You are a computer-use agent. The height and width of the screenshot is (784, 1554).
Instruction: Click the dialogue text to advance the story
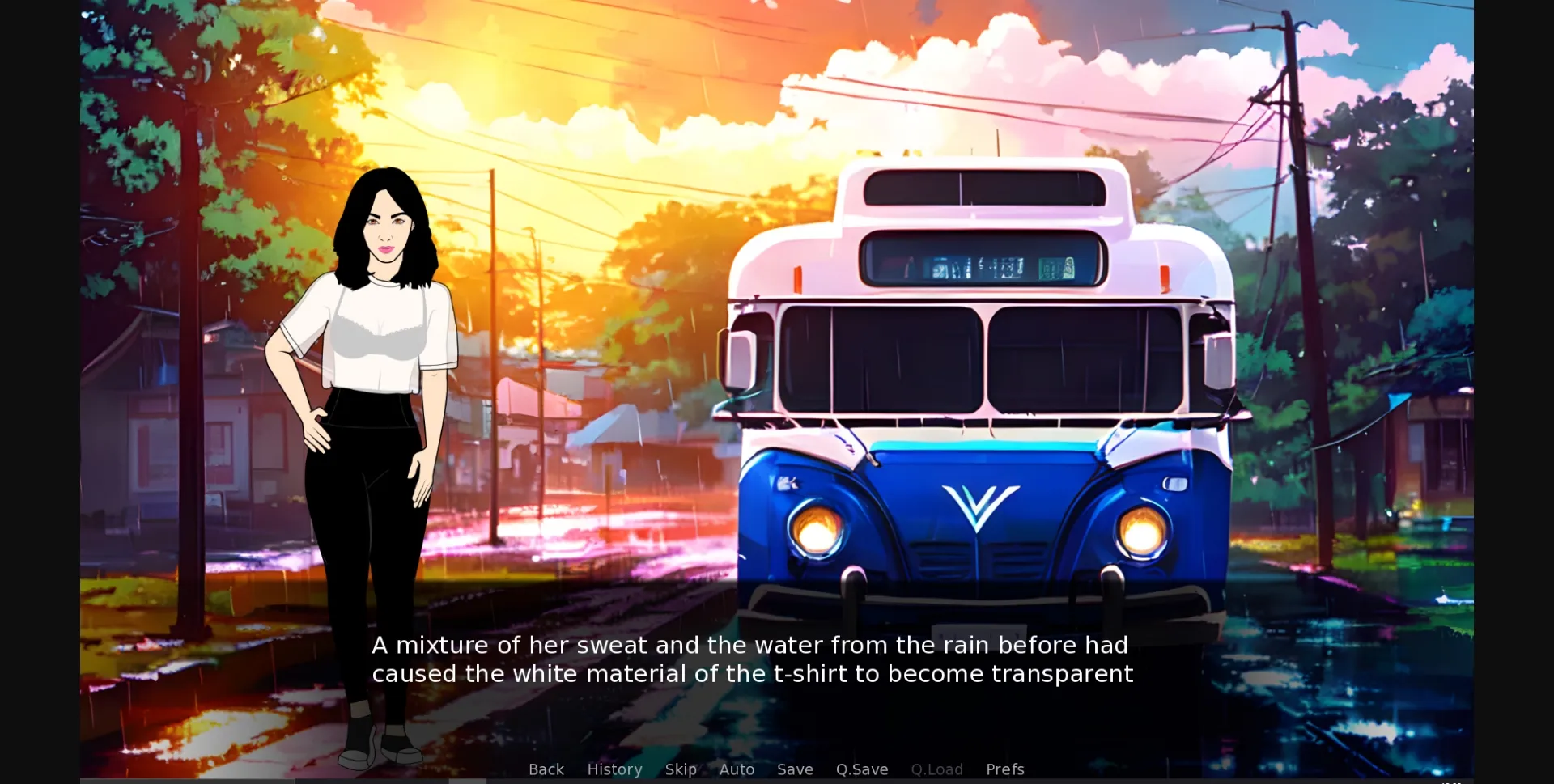click(x=751, y=659)
